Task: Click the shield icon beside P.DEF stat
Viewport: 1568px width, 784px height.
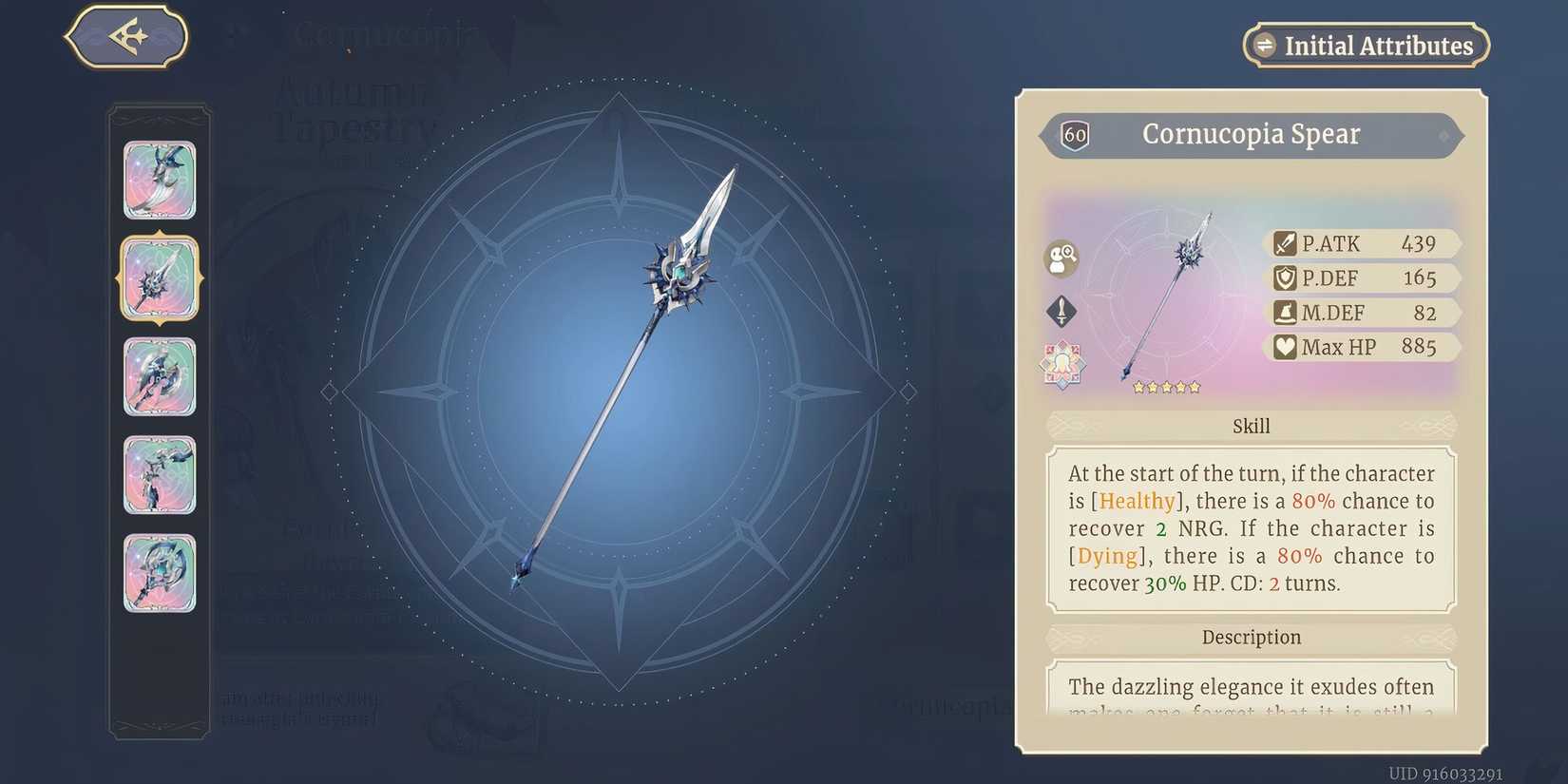Action: click(1285, 277)
